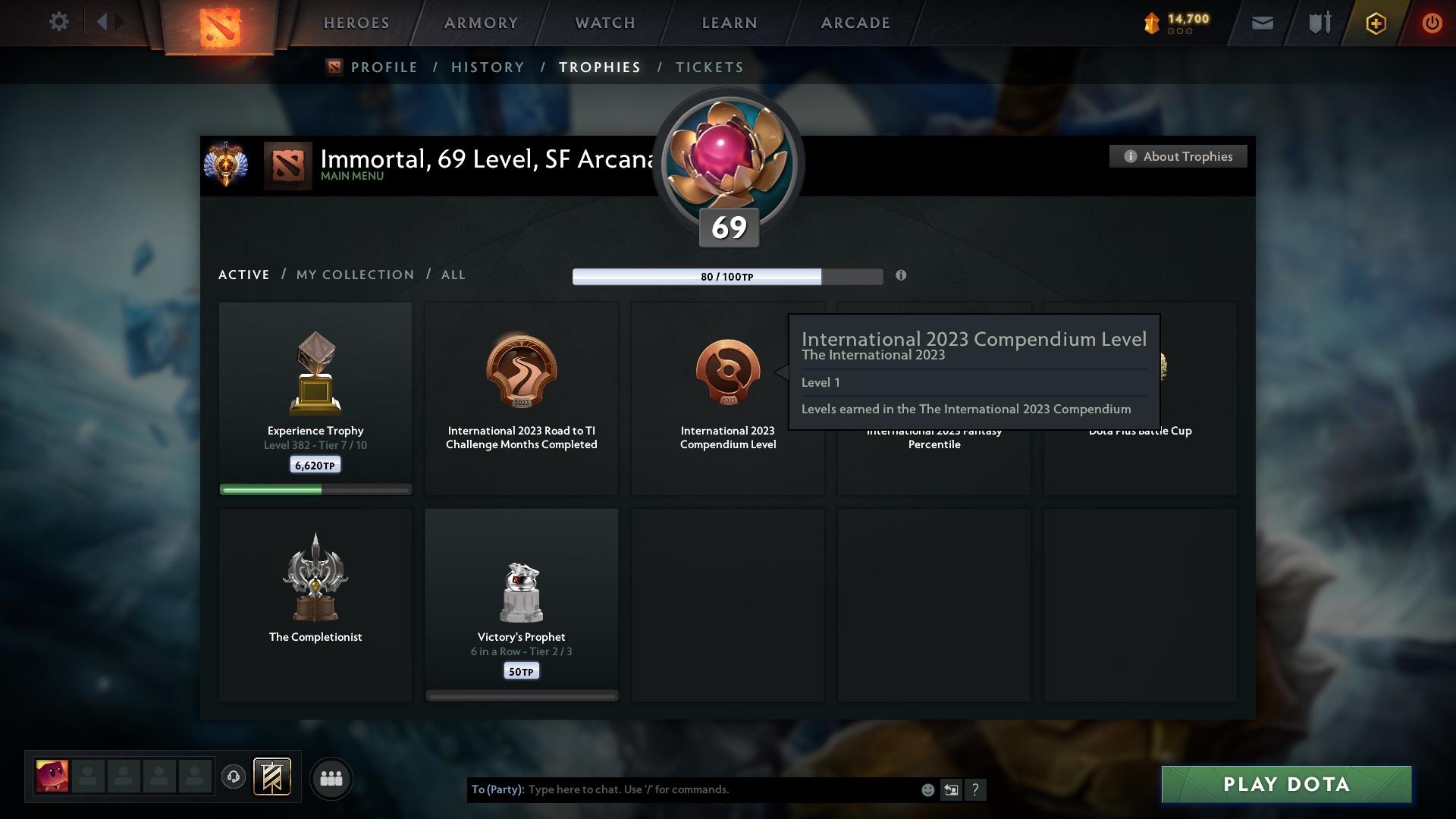Open the emoticon smiley in chat bar
The width and height of the screenshot is (1456, 819).
[927, 789]
